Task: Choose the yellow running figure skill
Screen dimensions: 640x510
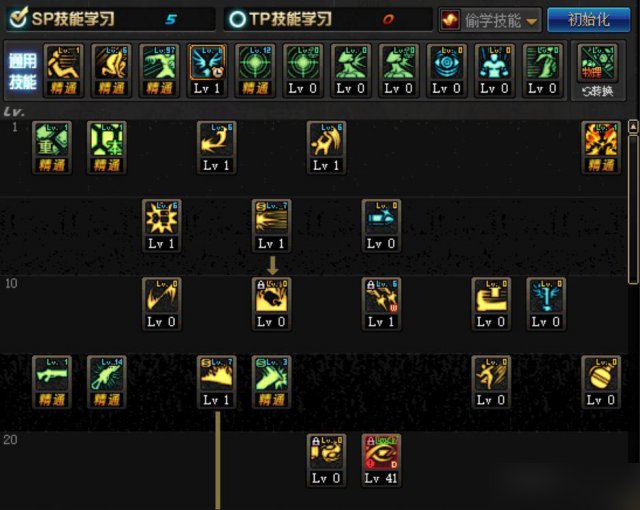Action: click(x=490, y=375)
